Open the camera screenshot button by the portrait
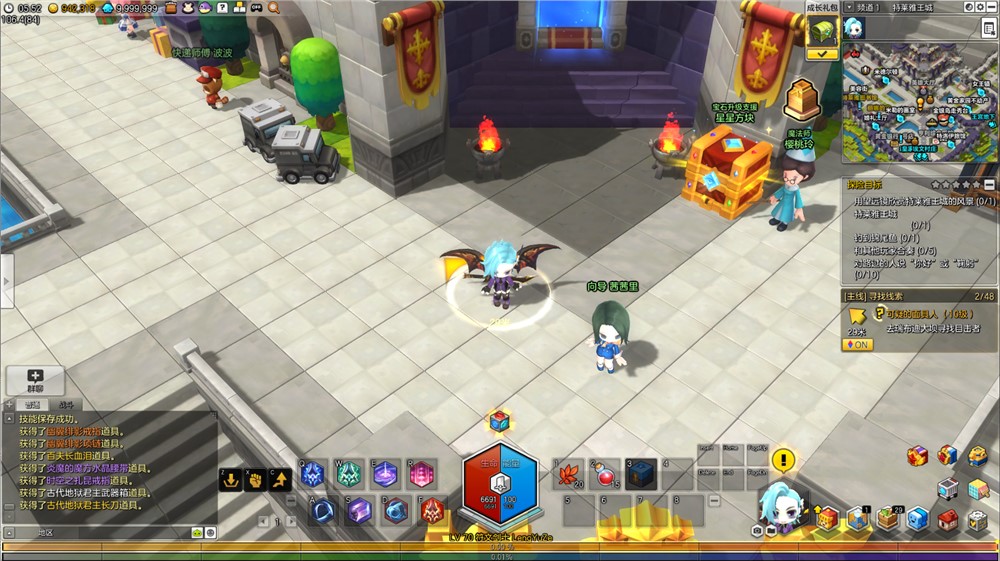 (757, 530)
